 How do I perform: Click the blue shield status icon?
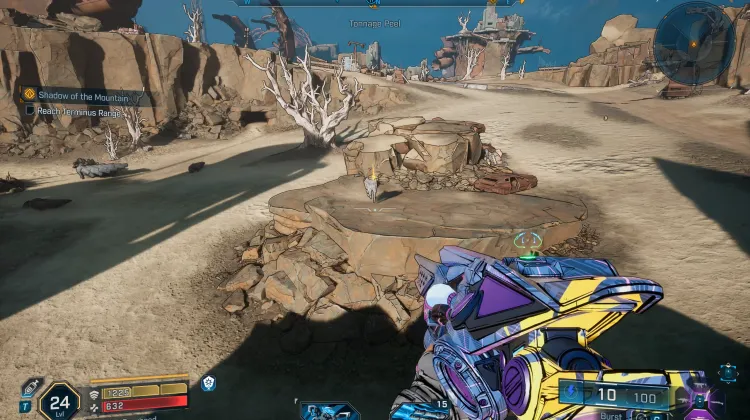tap(208, 383)
